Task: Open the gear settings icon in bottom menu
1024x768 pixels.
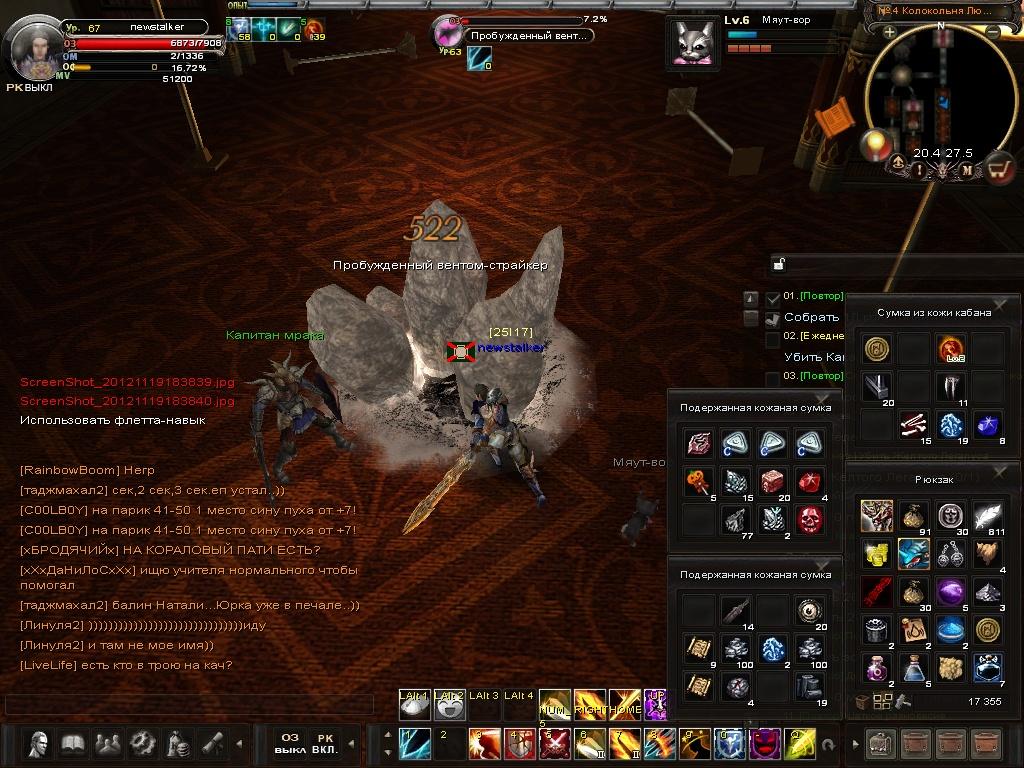Action: (142, 743)
